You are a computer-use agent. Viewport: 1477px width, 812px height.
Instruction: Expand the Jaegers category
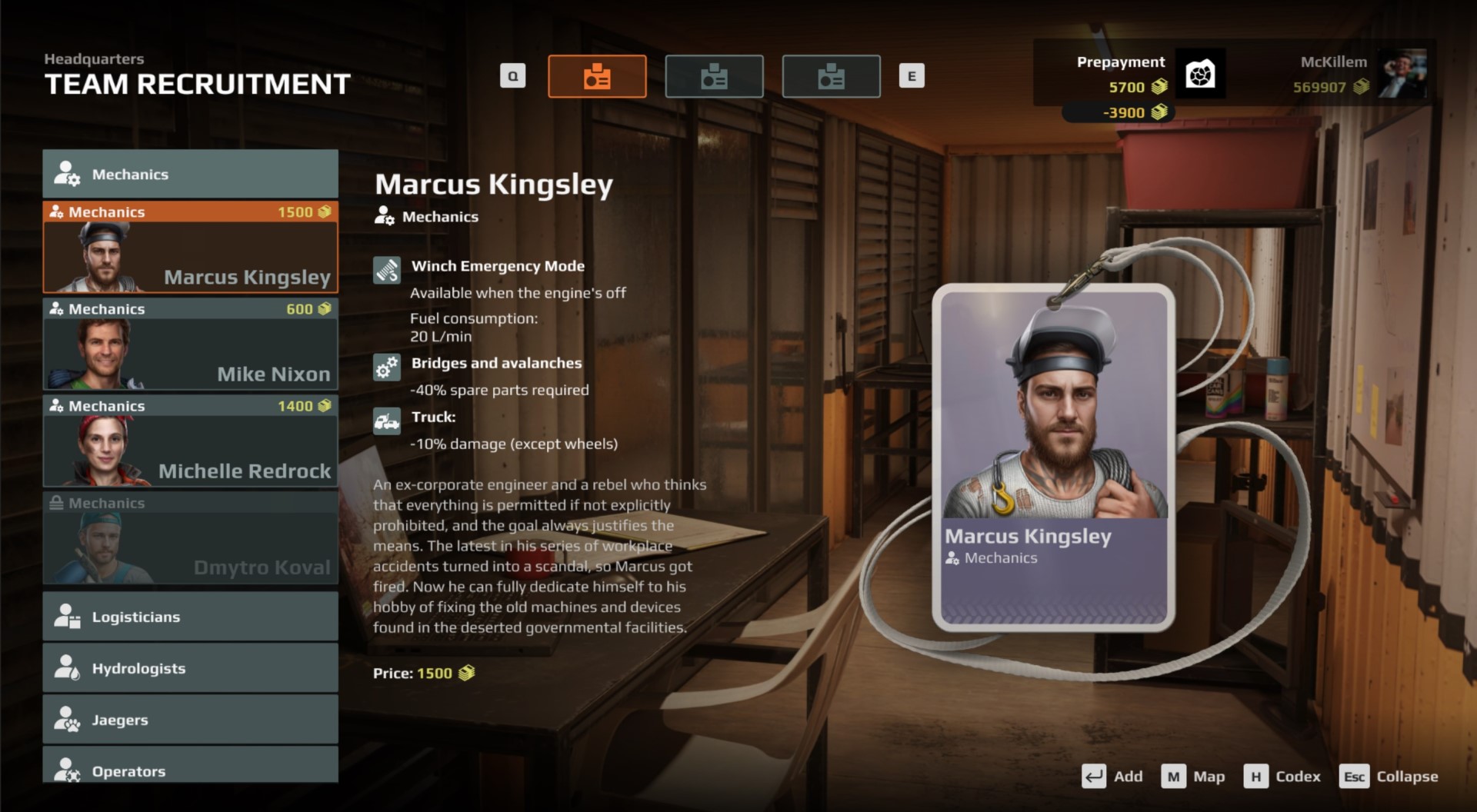click(190, 720)
